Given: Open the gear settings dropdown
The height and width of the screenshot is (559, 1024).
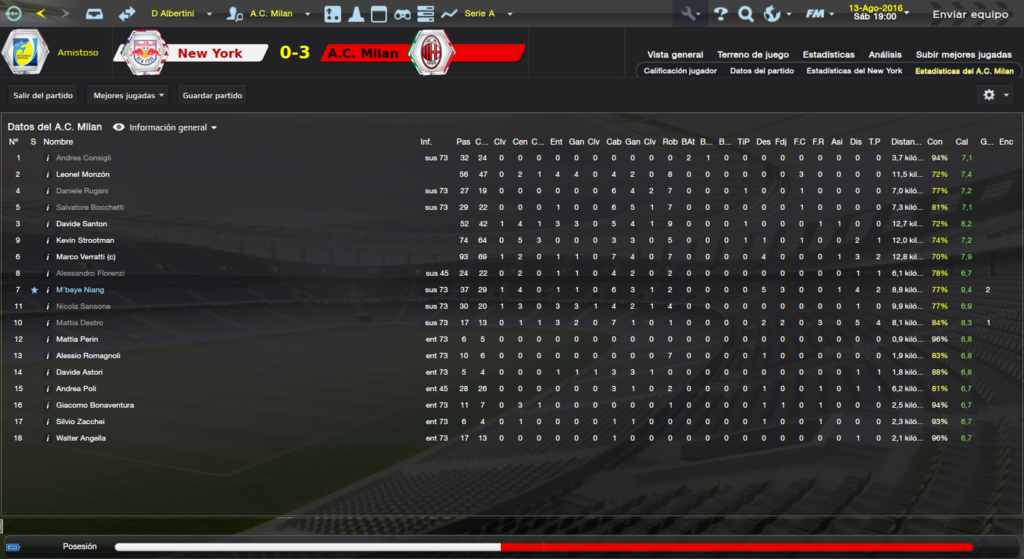Looking at the screenshot, I should (995, 95).
